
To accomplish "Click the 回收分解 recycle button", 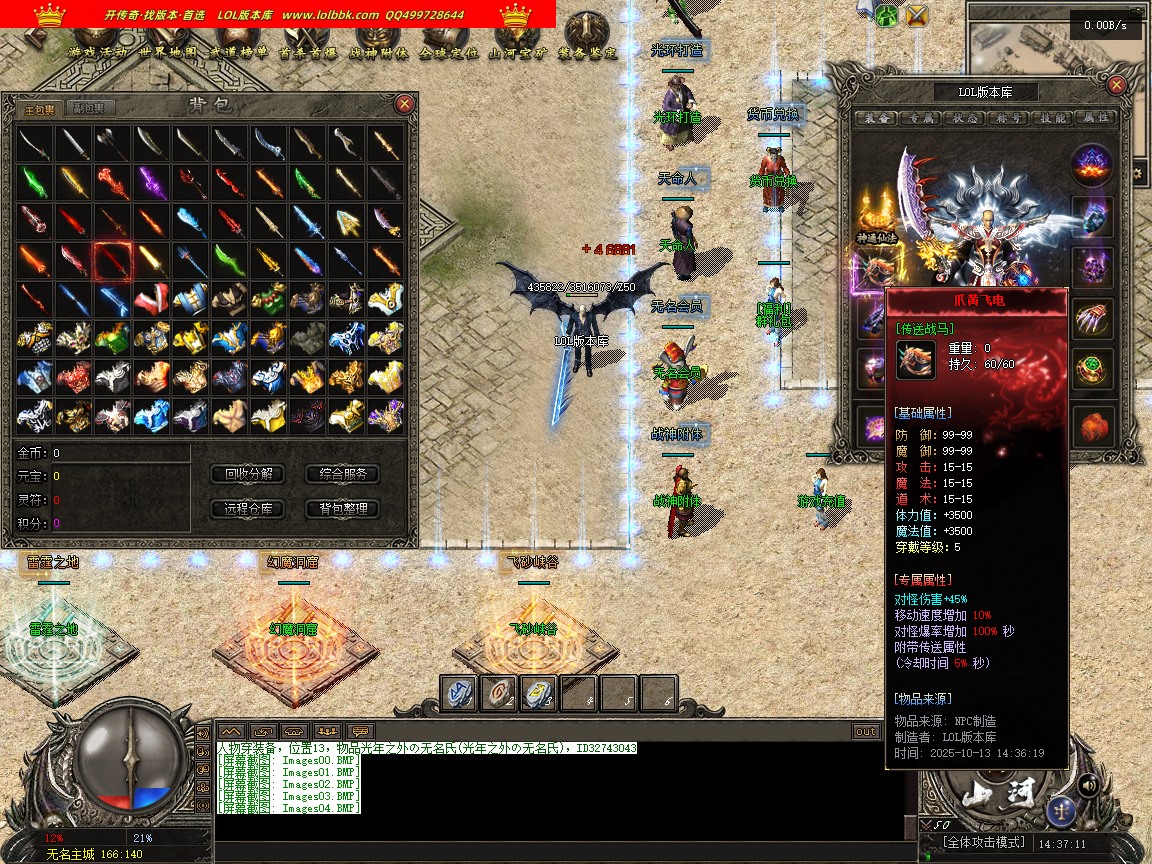I will [x=248, y=474].
